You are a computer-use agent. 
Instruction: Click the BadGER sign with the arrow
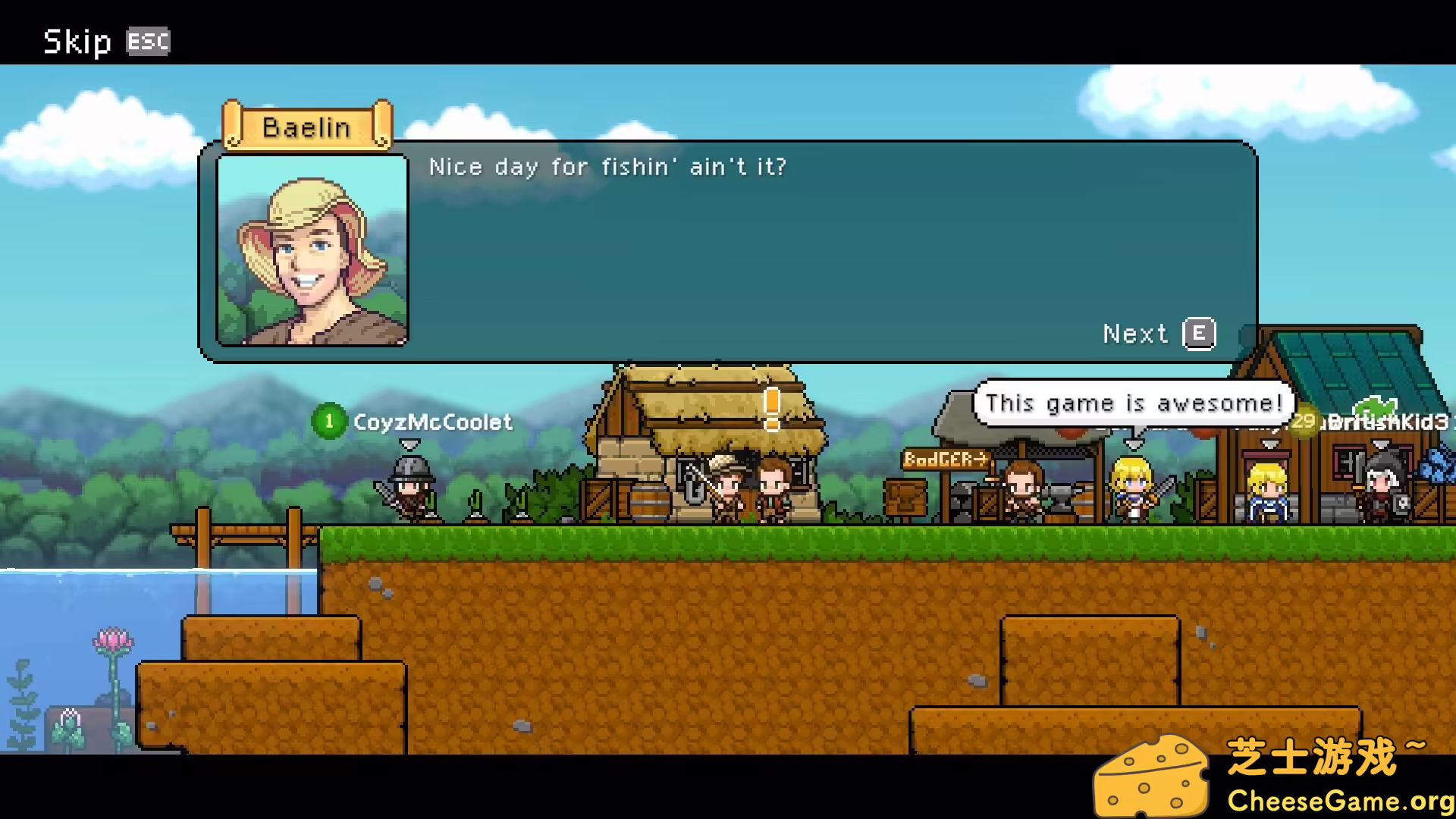coord(944,459)
